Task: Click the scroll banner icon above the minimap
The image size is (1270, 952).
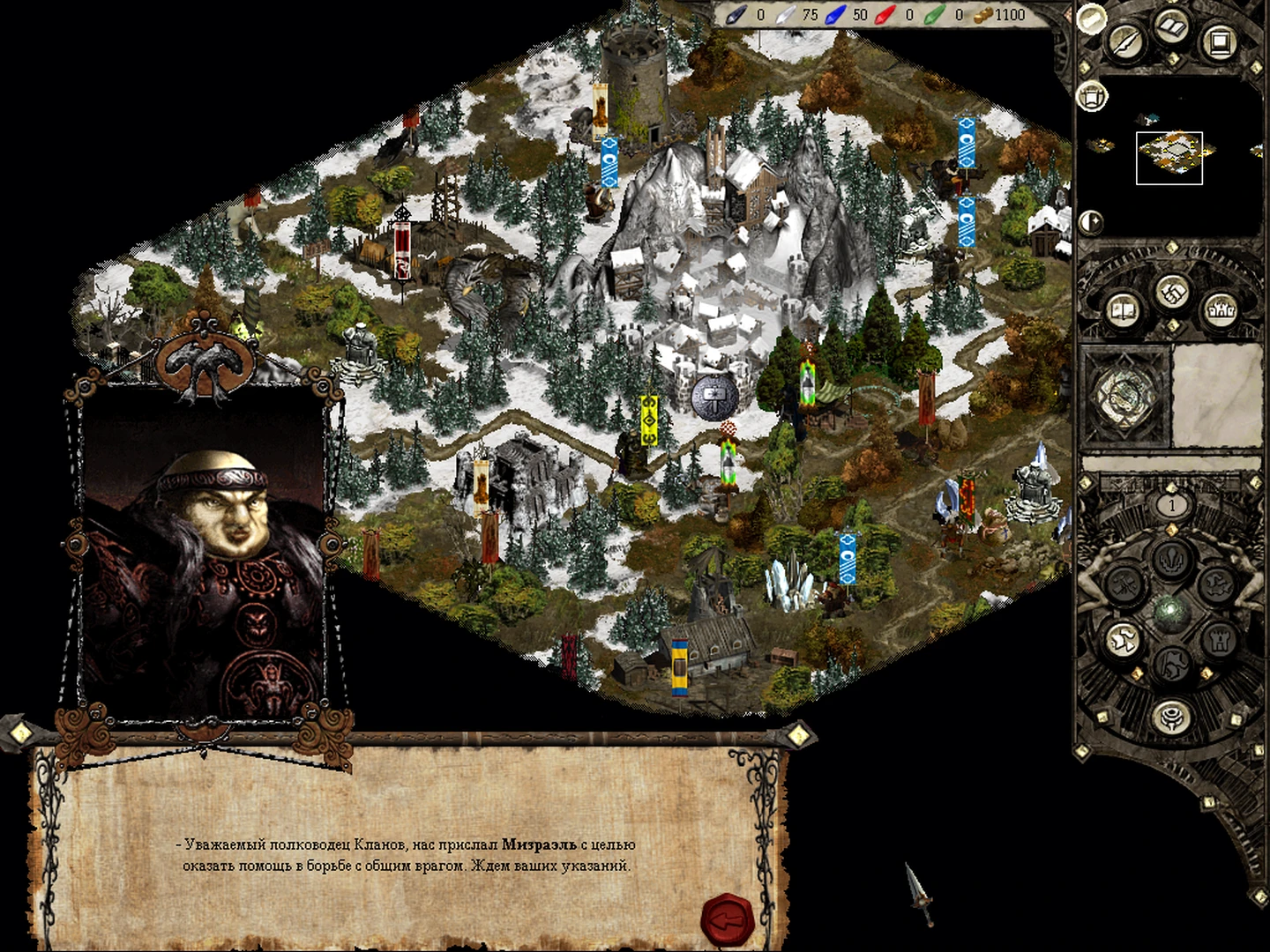Action: [x=1093, y=95]
